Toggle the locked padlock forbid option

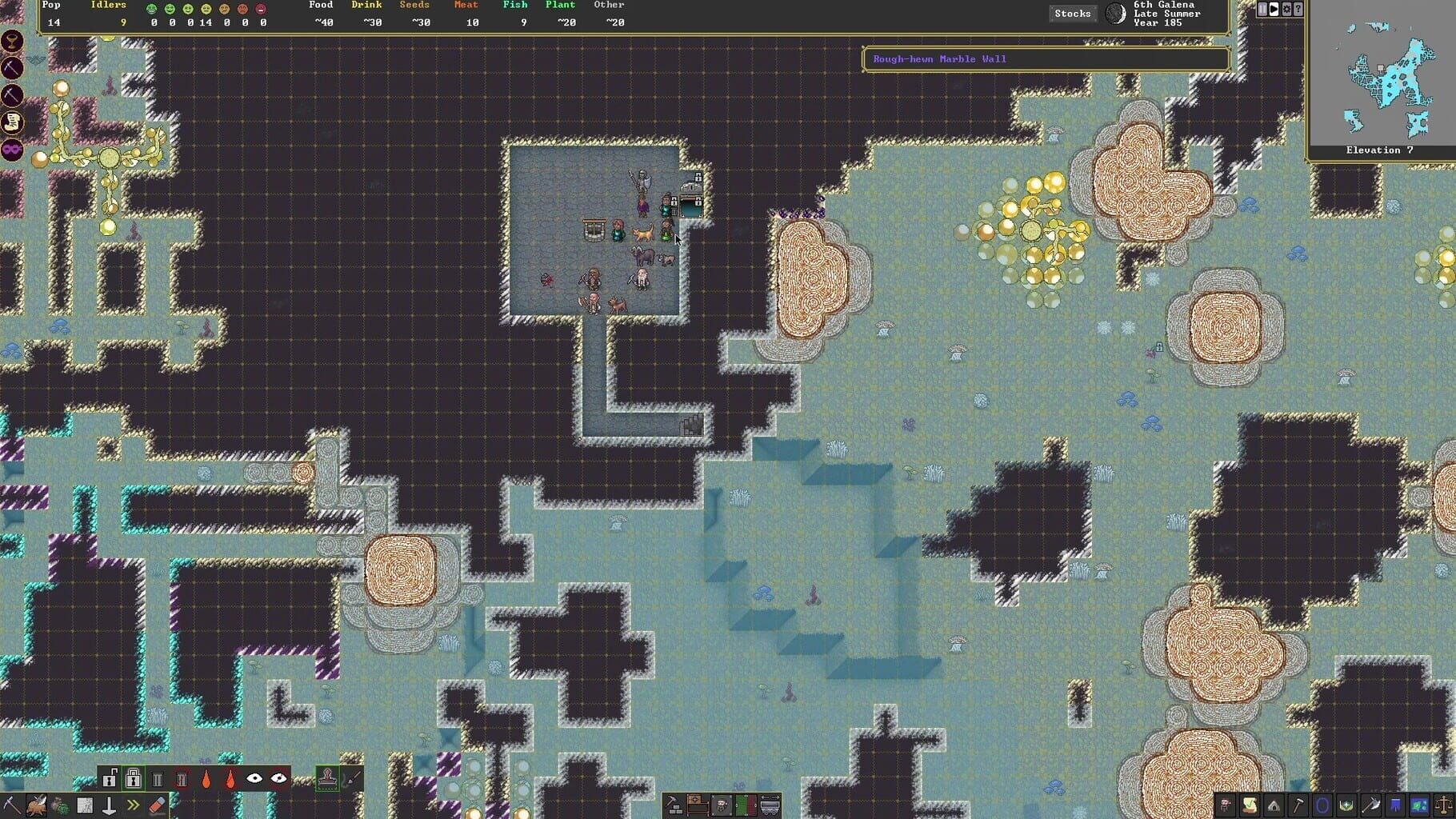click(x=133, y=780)
